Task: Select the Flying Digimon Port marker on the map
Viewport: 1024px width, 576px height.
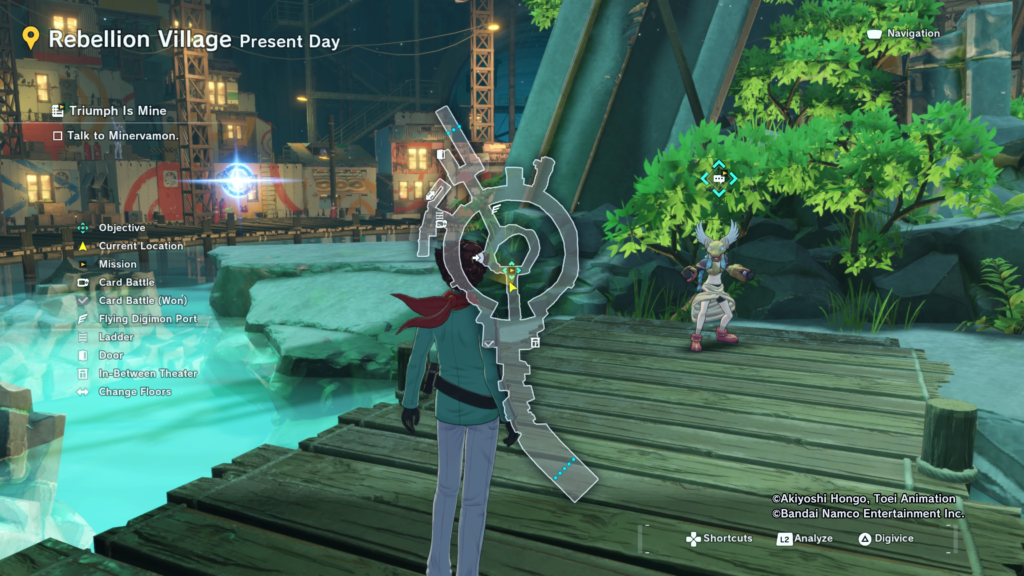Action: tap(496, 209)
